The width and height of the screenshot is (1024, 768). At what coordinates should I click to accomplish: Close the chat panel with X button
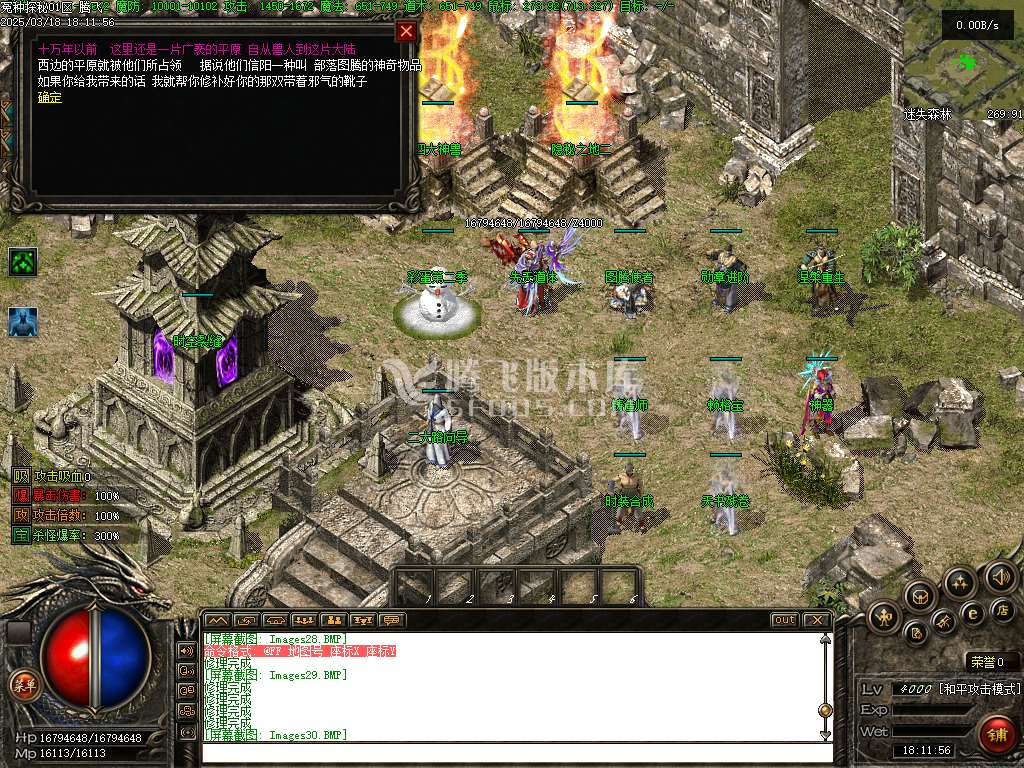817,620
